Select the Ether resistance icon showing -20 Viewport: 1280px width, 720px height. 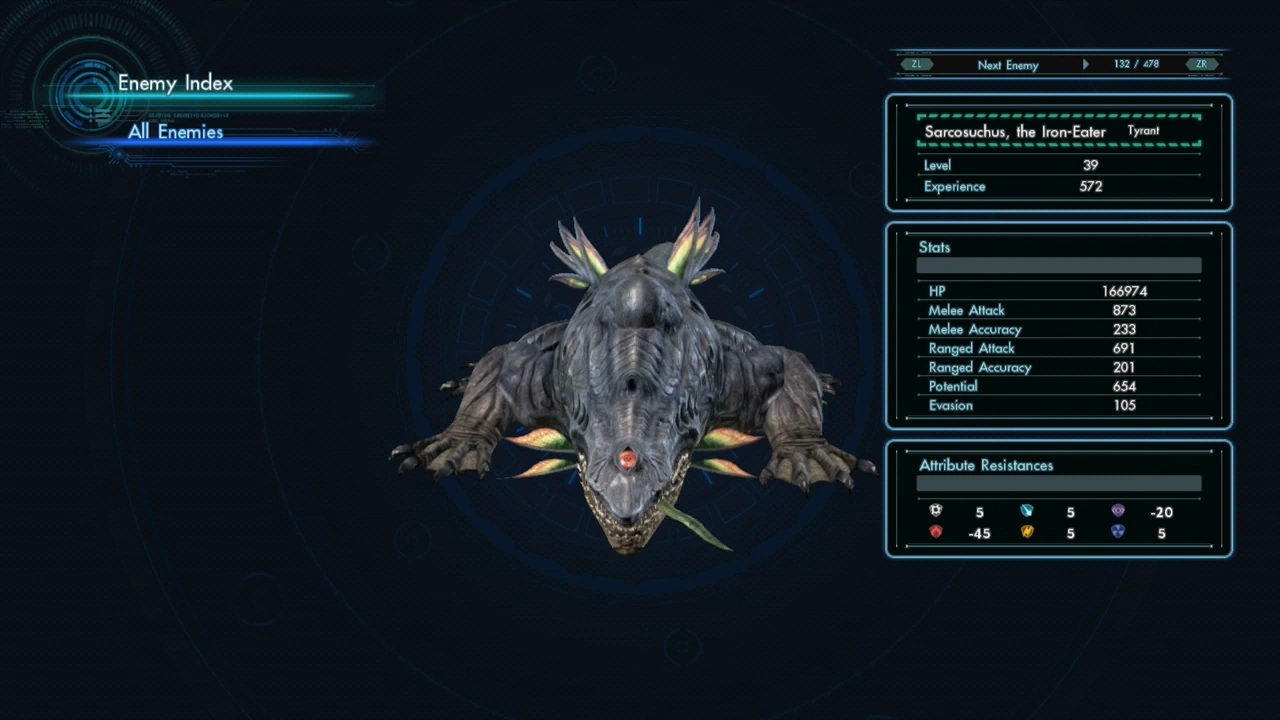1118,511
